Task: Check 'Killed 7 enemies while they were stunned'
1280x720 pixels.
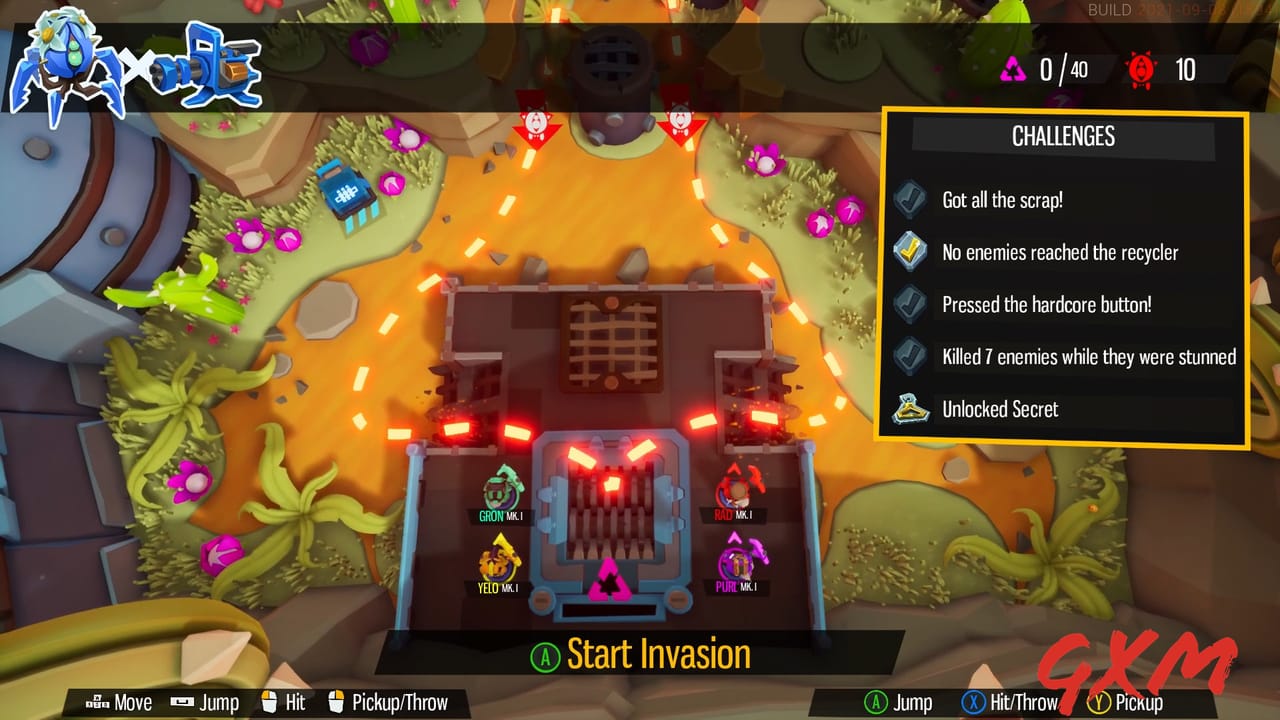Action: click(908, 356)
